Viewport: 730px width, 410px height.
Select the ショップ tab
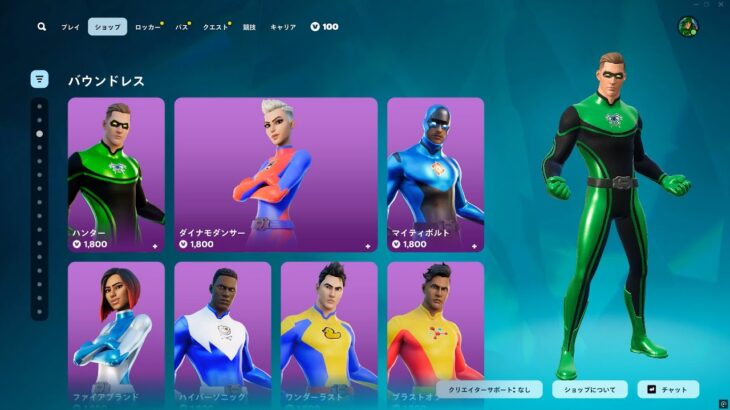point(107,27)
